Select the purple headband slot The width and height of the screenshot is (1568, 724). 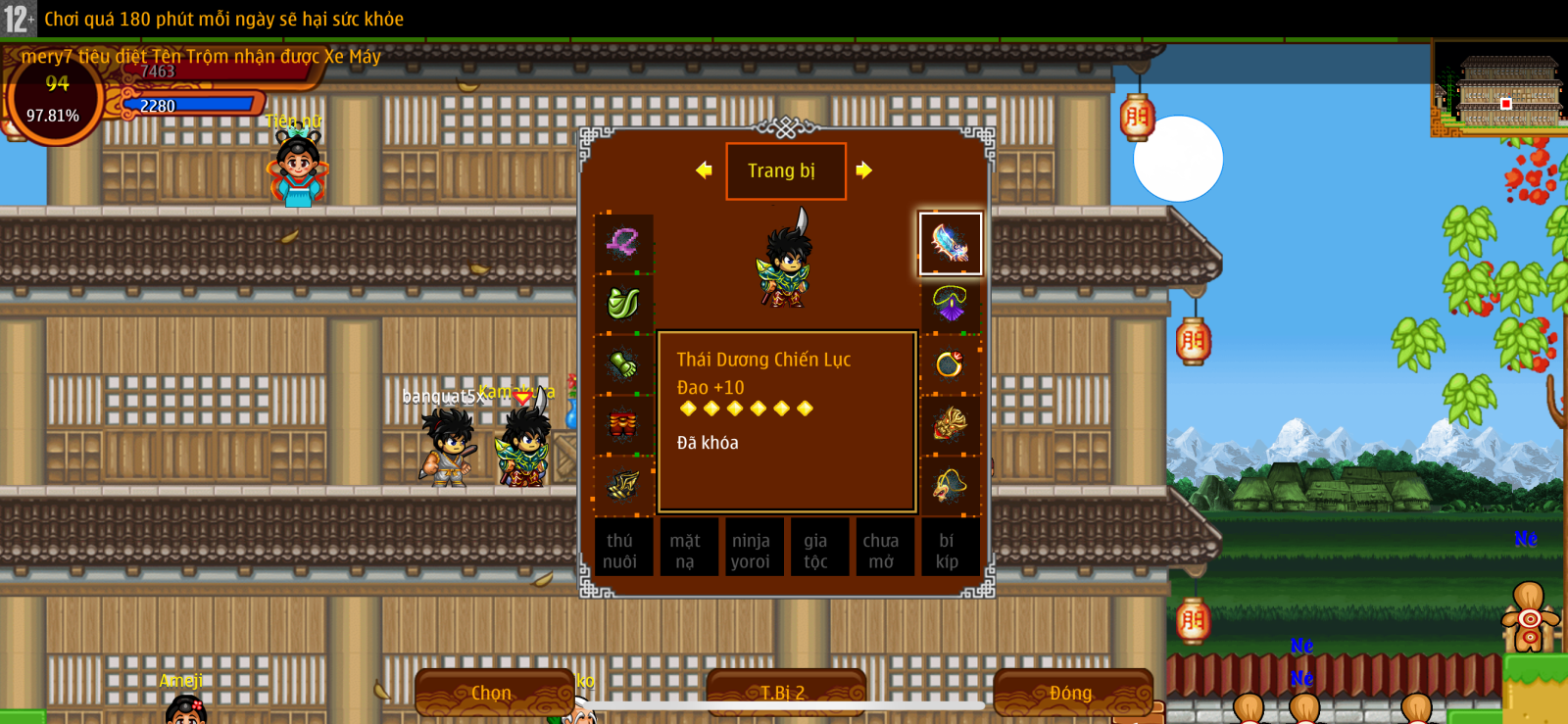(623, 244)
